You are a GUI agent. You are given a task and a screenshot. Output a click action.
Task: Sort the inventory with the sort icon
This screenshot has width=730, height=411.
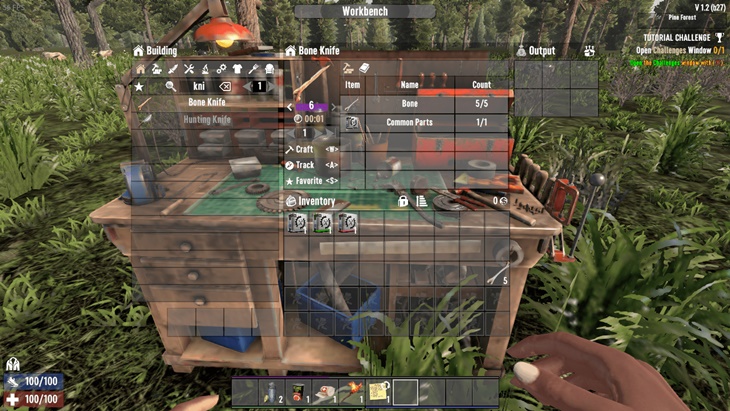421,201
